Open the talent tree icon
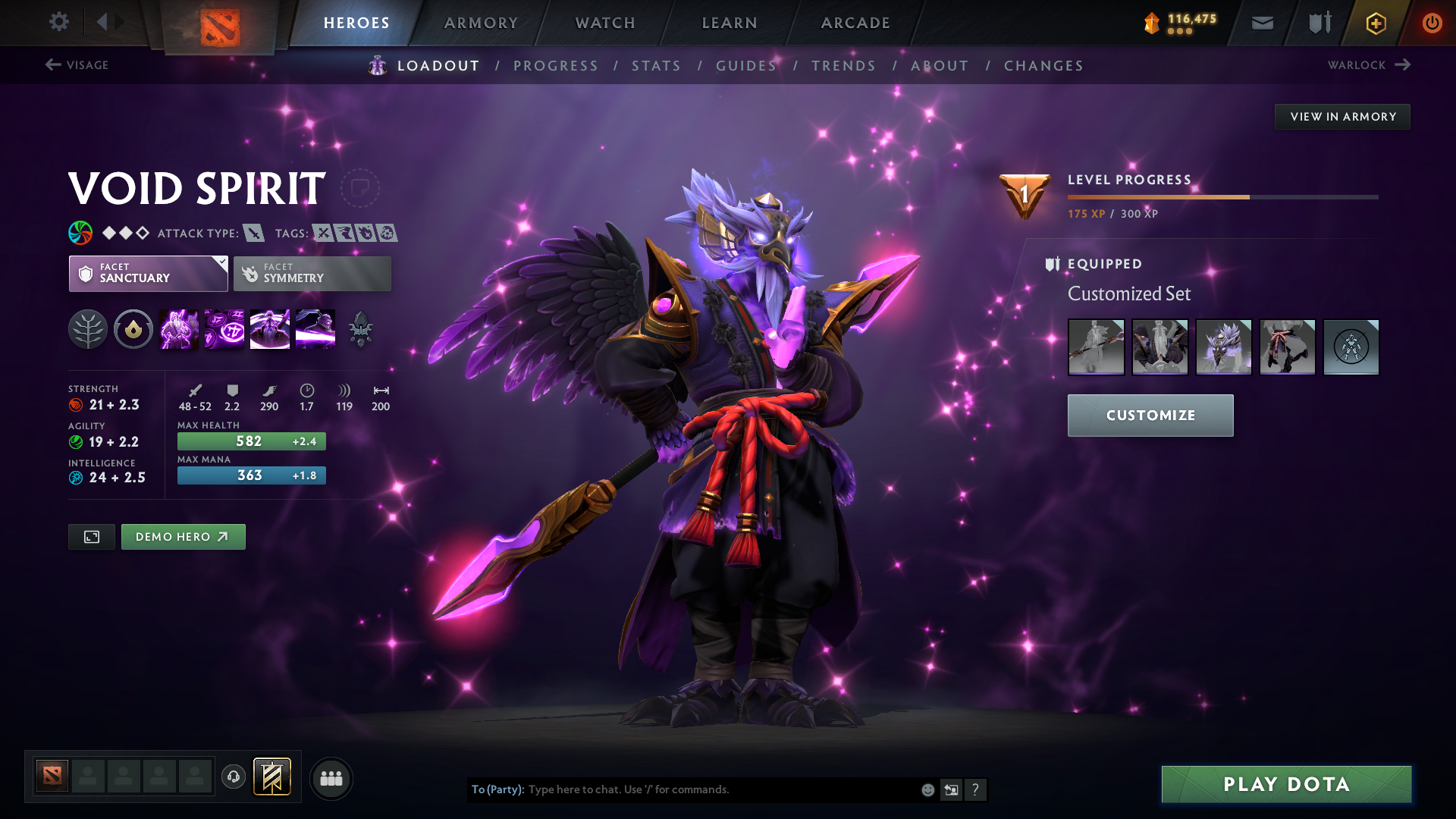This screenshot has width=1456, height=819. [x=87, y=328]
